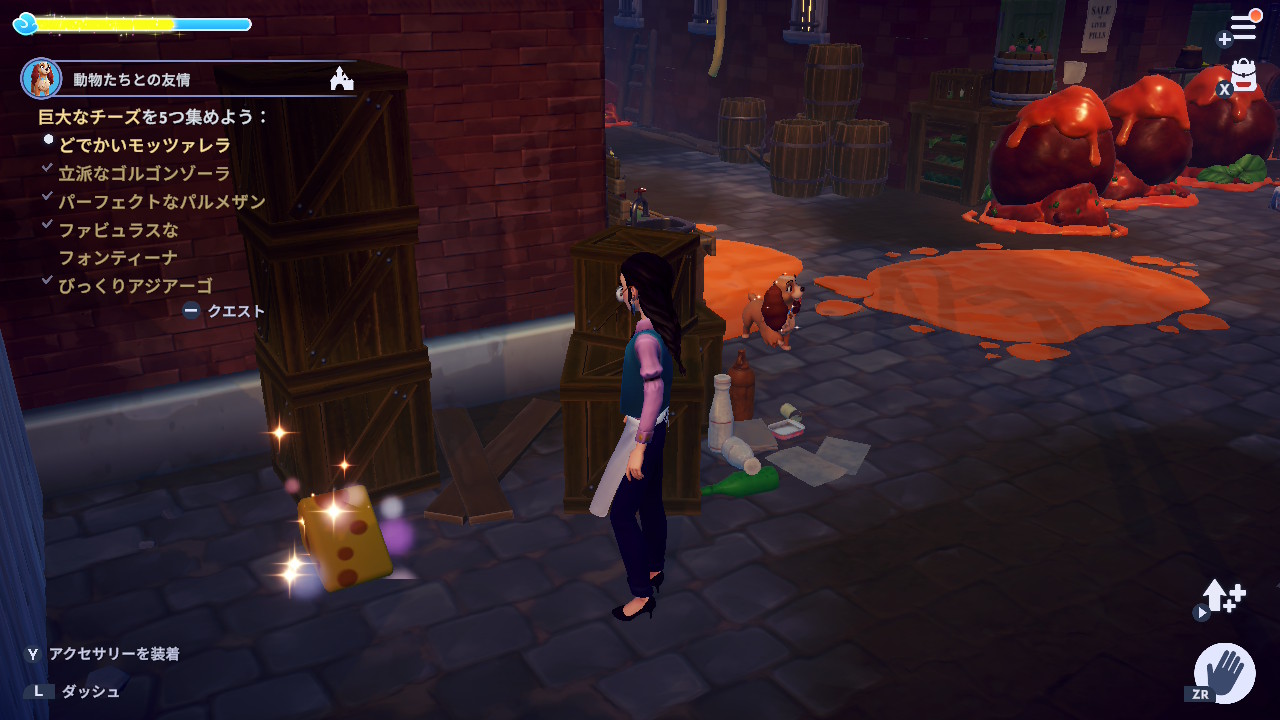Screen dimensions: 1280x720
Task: Select the びっくりアジアーゴ objective
Action: coord(135,285)
